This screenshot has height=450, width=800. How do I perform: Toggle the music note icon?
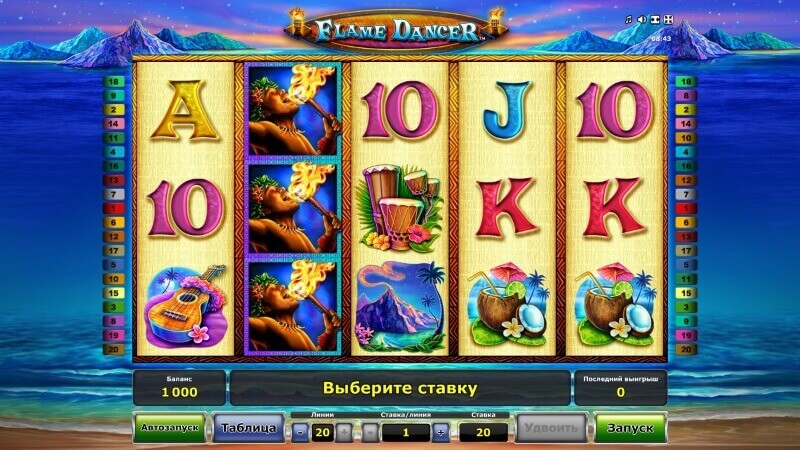tap(628, 19)
